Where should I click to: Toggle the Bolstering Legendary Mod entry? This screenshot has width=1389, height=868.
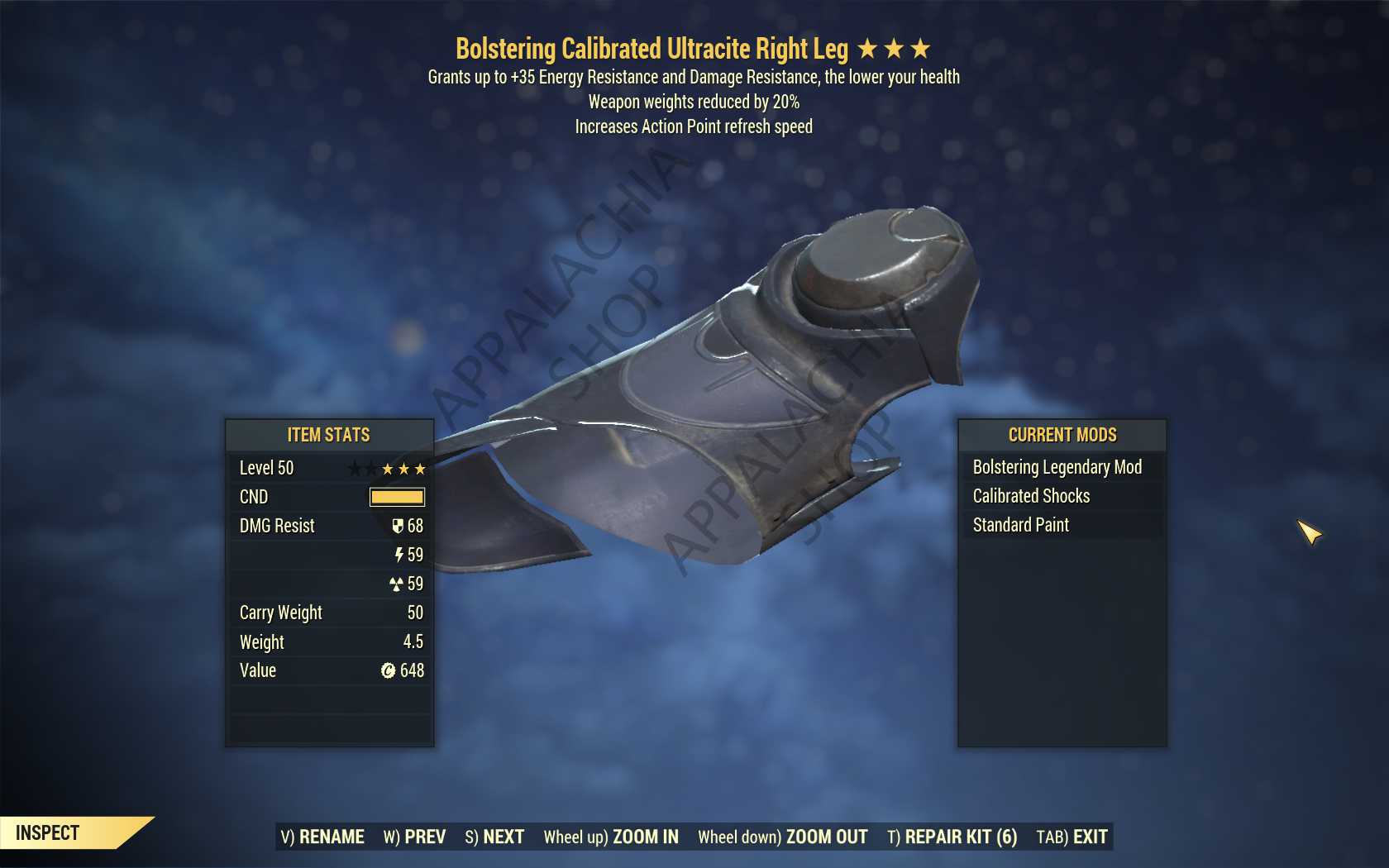1057,467
